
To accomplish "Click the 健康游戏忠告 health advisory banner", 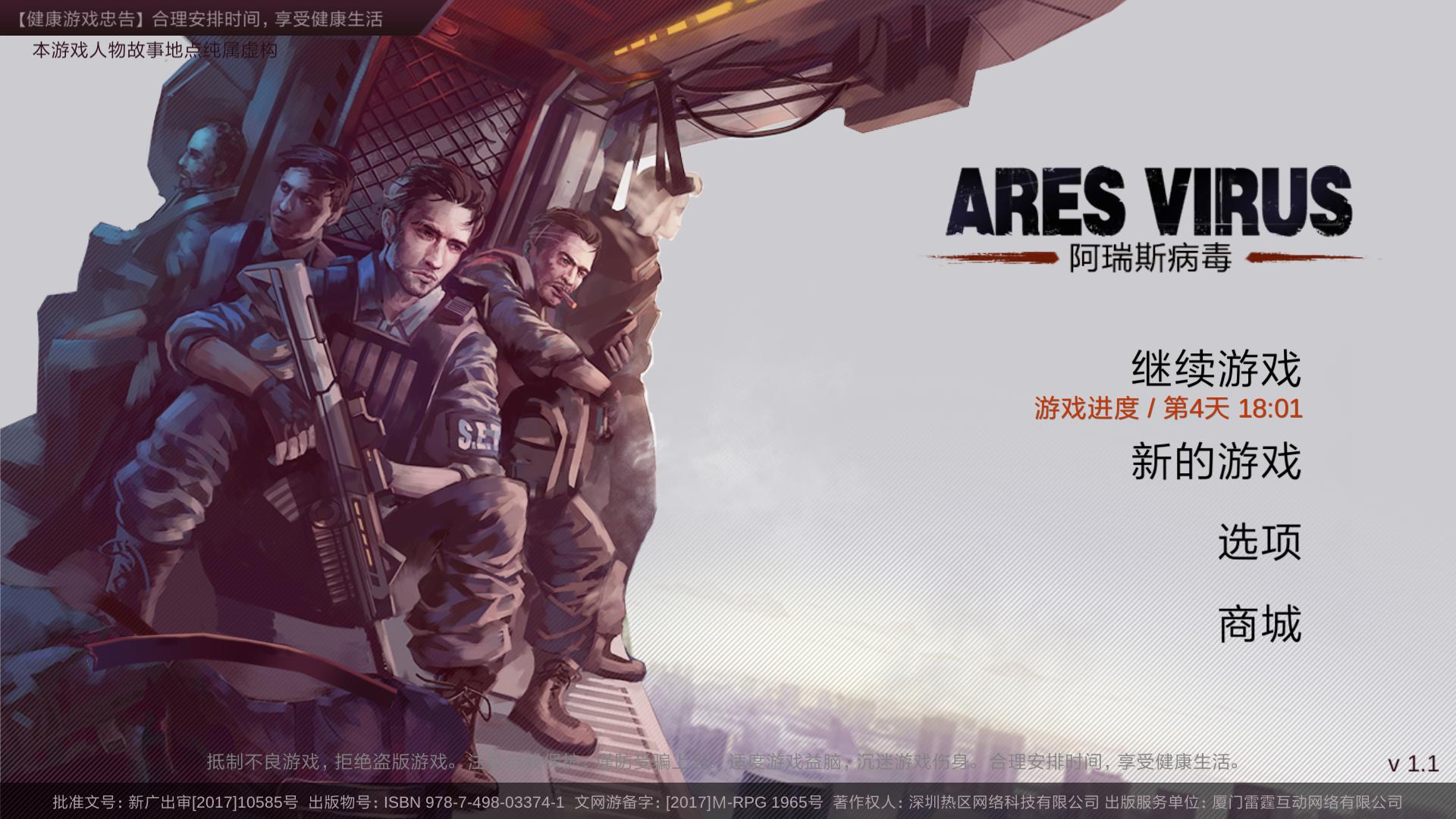I will [x=197, y=22].
